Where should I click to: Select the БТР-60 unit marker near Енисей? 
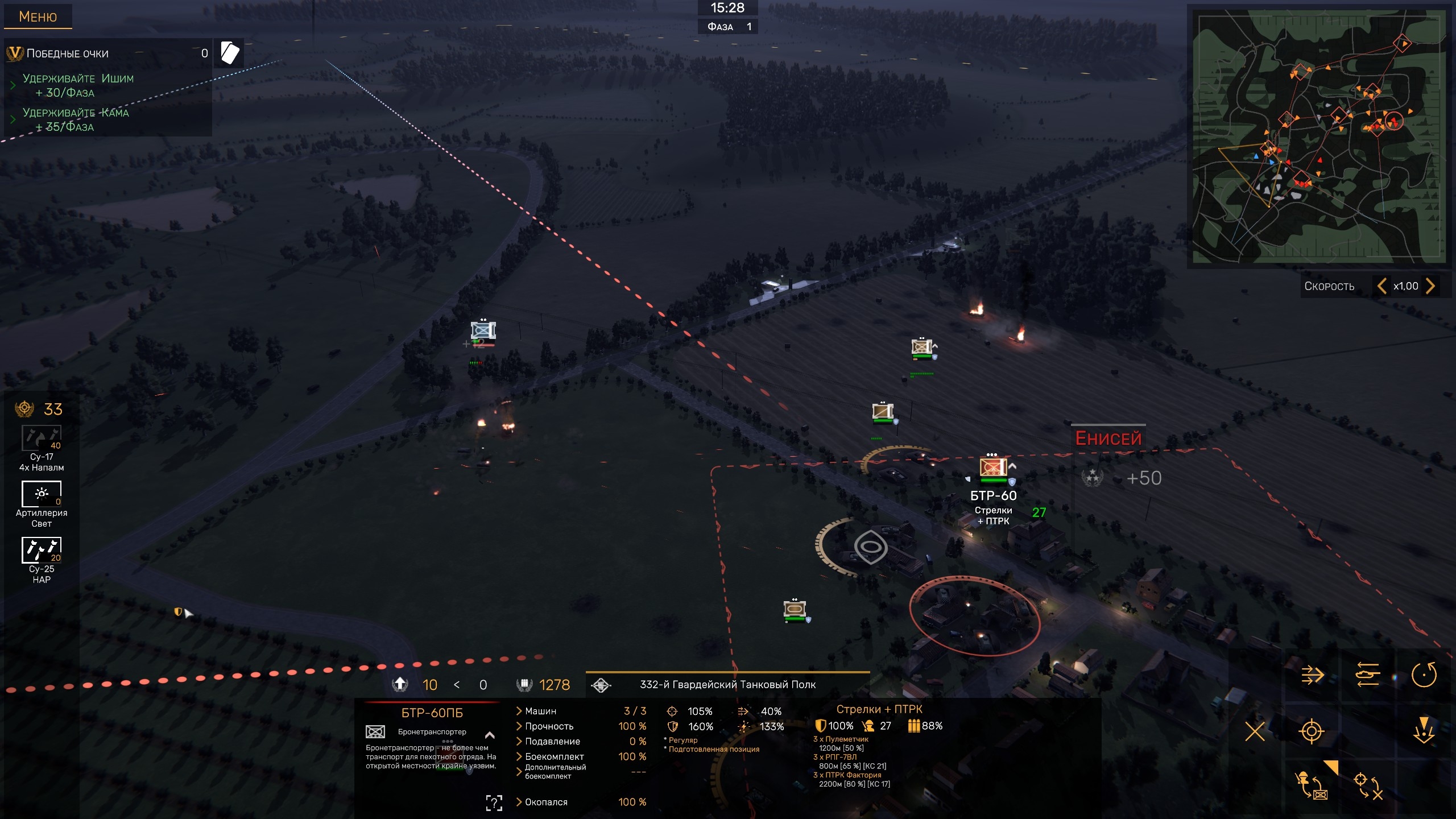993,468
